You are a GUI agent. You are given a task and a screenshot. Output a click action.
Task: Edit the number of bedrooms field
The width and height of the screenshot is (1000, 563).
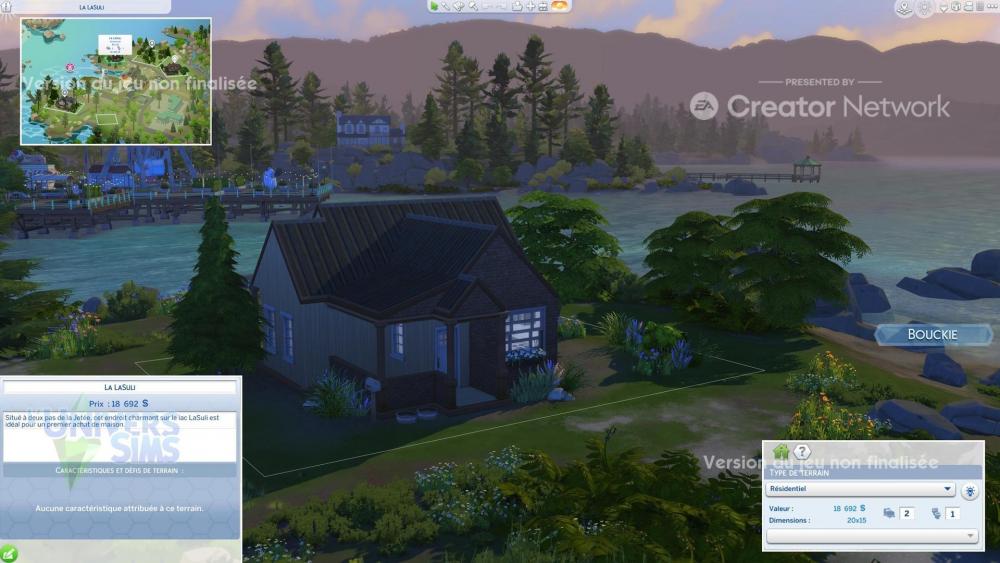pos(907,513)
